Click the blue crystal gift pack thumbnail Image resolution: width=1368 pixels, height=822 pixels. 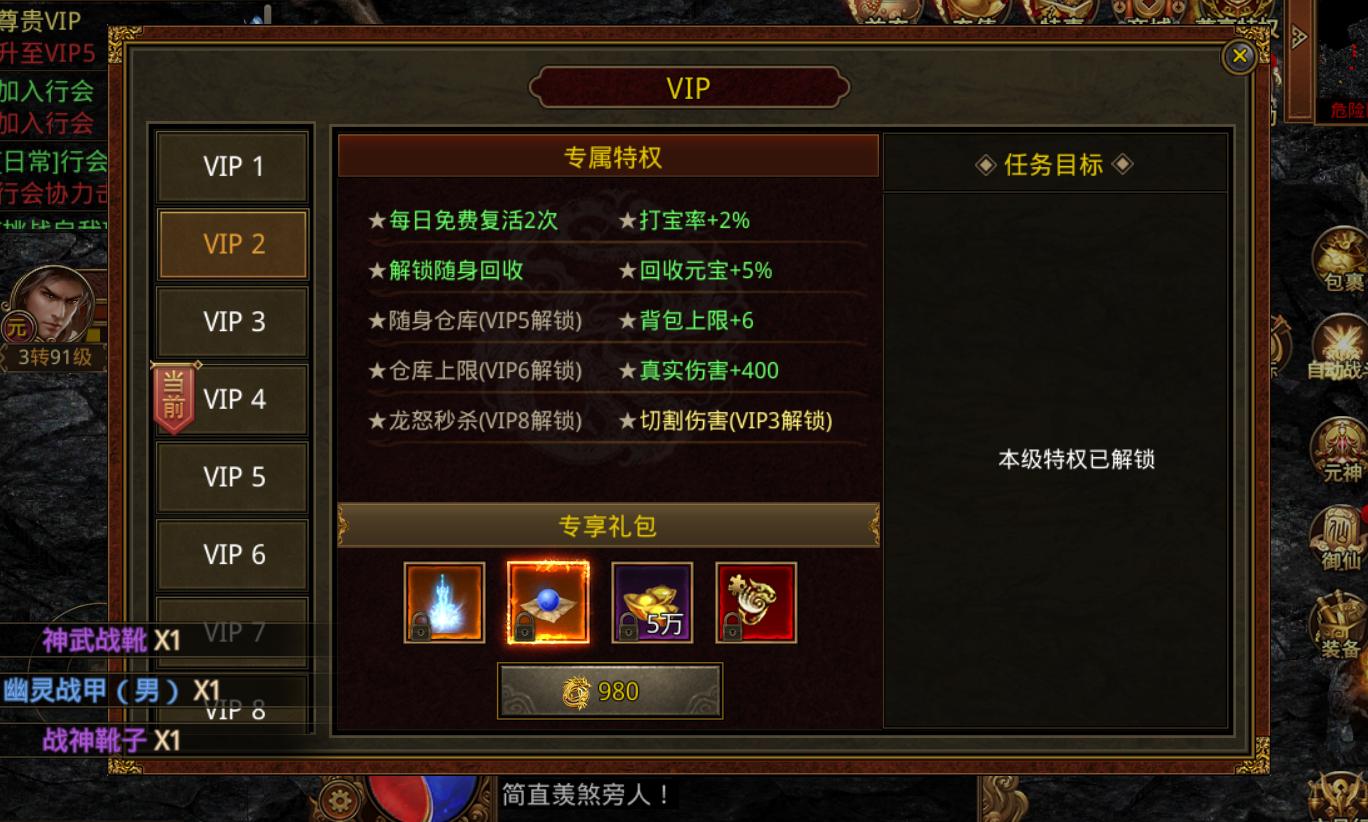pyautogui.click(x=444, y=601)
